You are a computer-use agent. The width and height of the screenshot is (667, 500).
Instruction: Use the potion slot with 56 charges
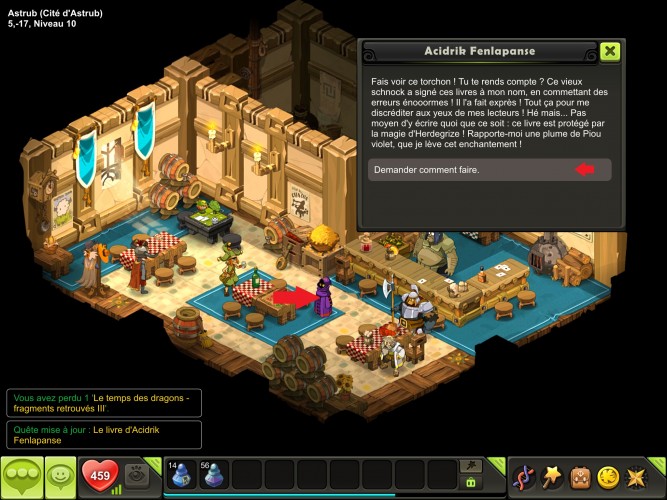coord(214,475)
